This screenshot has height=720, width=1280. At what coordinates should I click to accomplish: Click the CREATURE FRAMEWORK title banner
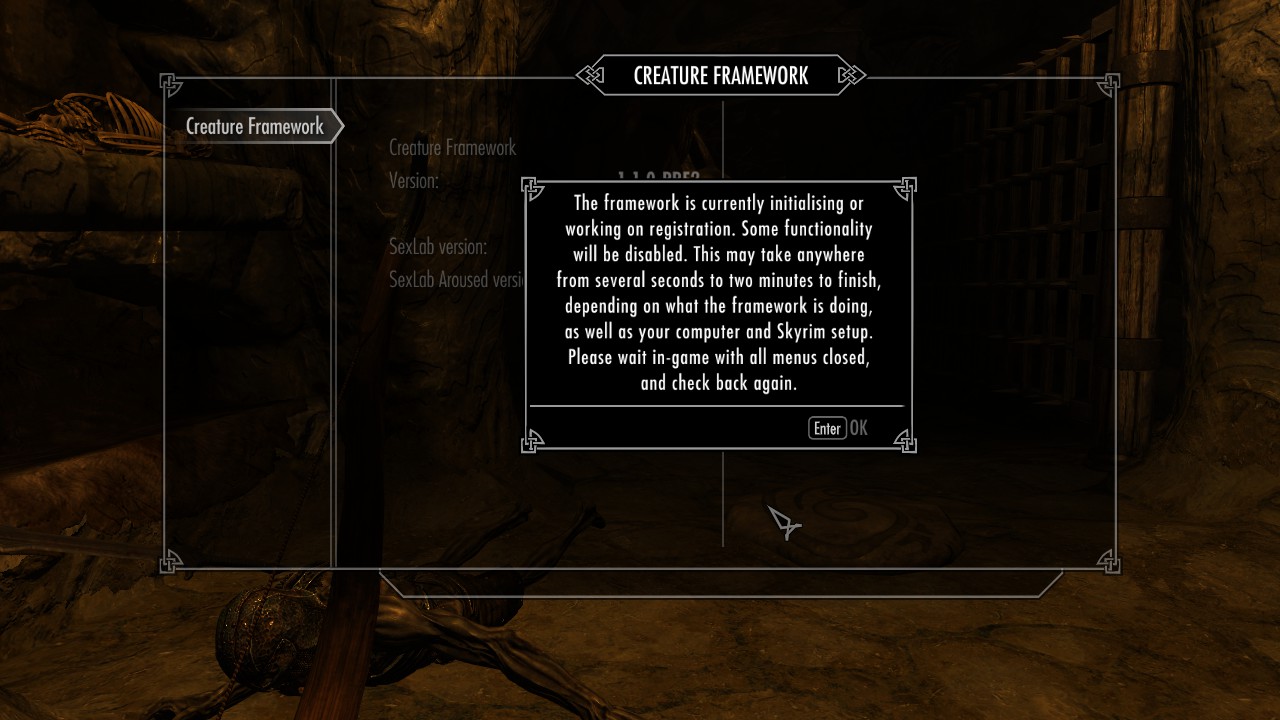tap(720, 75)
